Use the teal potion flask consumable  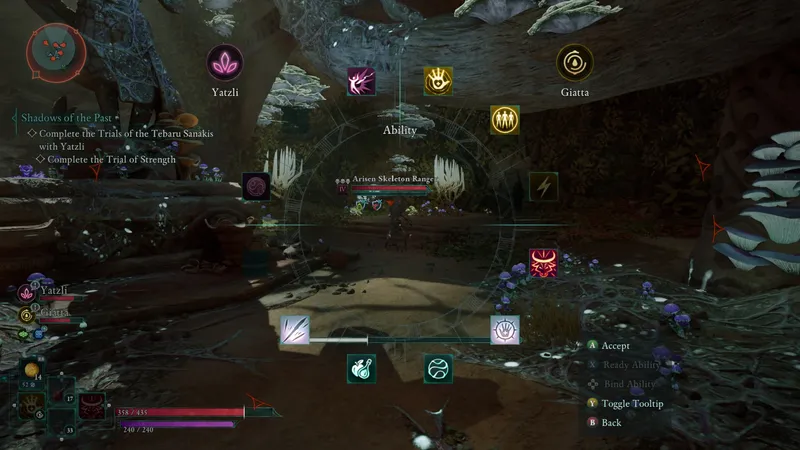(x=361, y=368)
